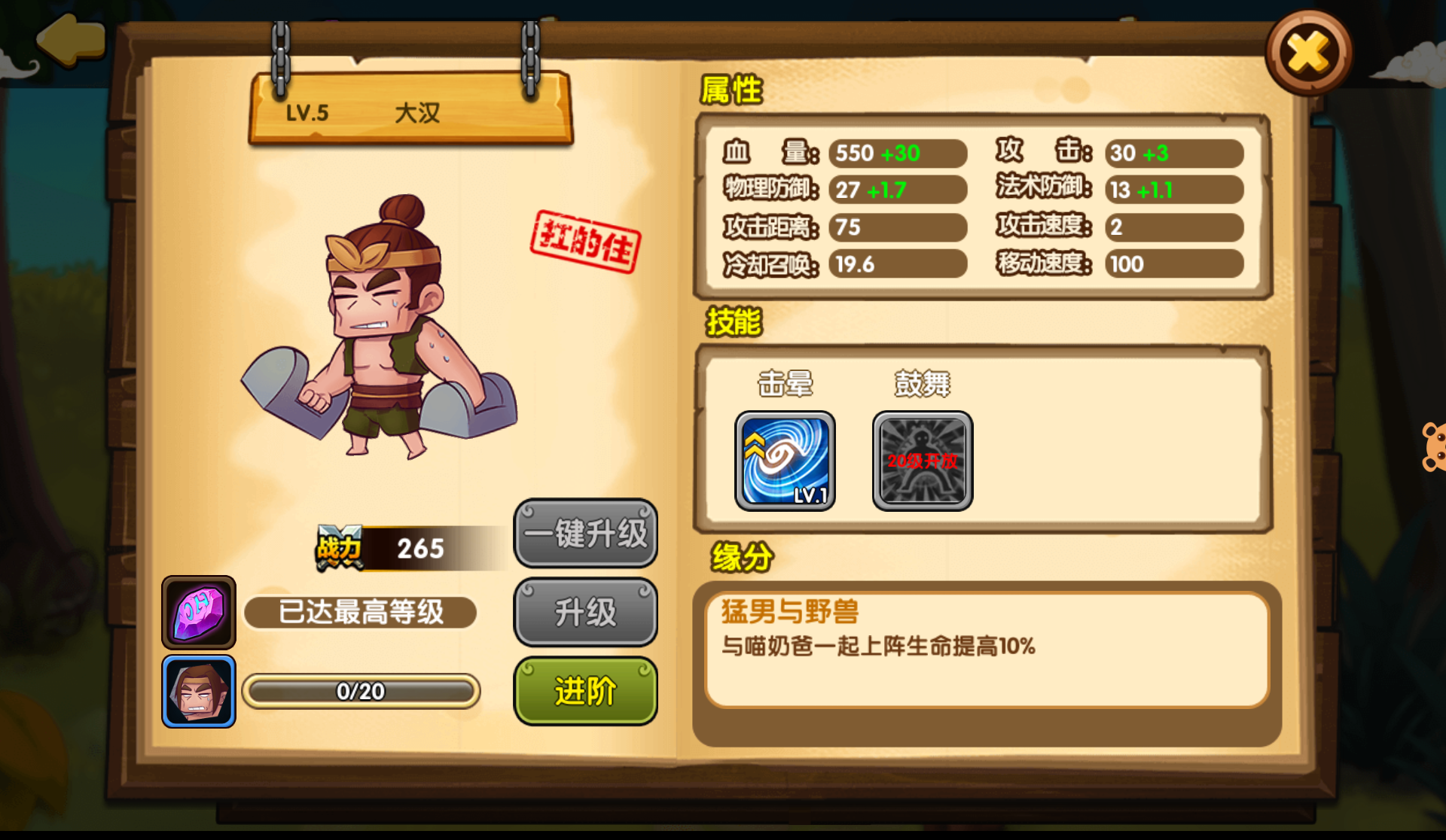1446x840 pixels.
Task: Tap the back arrow in top-left corner
Action: click(x=72, y=41)
